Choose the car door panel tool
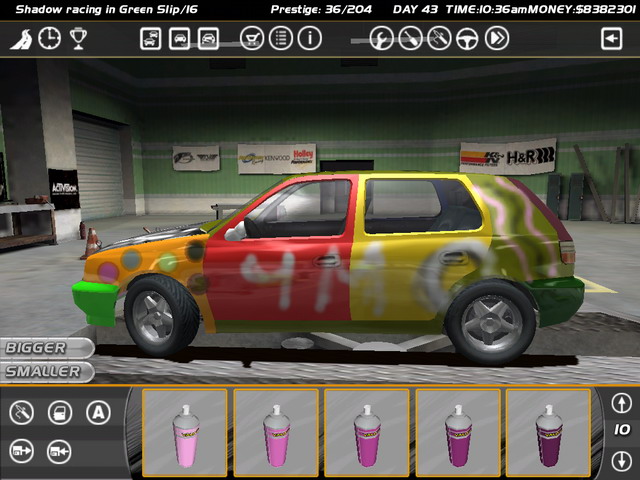The image size is (640, 480). coord(59,411)
